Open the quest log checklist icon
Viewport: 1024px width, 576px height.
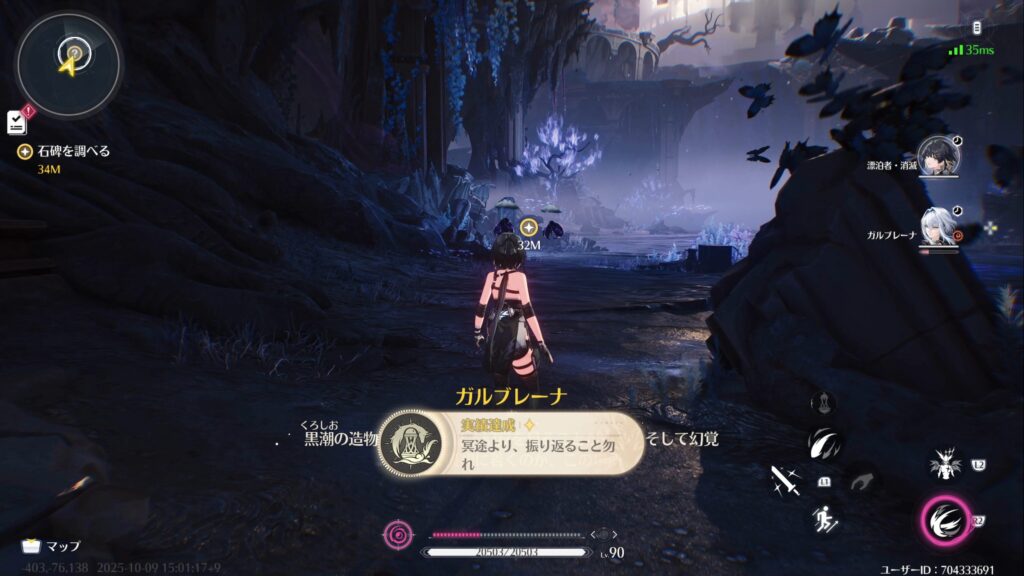click(16, 121)
